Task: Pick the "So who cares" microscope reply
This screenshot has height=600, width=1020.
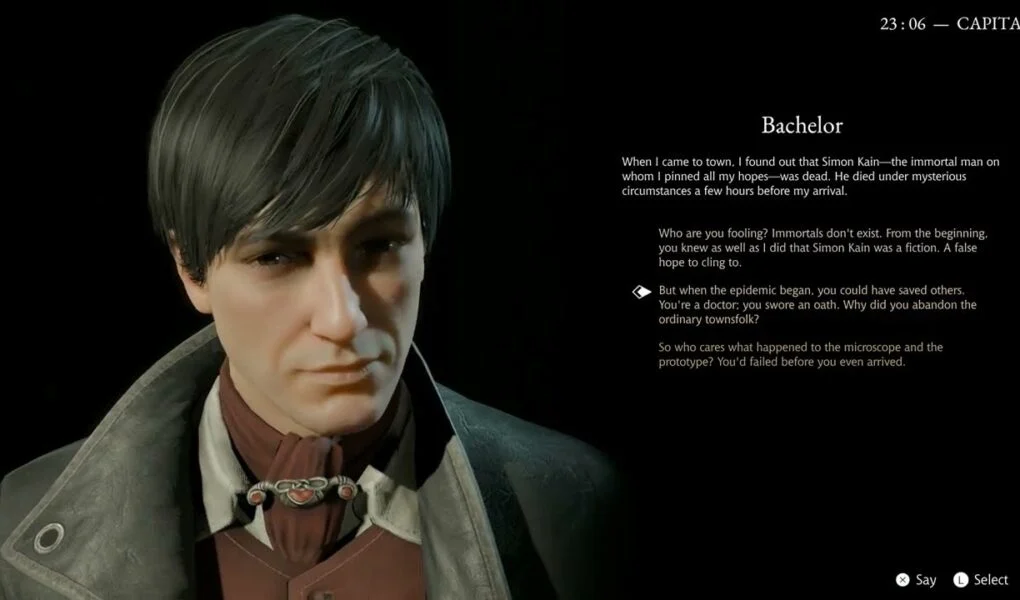Action: (x=800, y=354)
